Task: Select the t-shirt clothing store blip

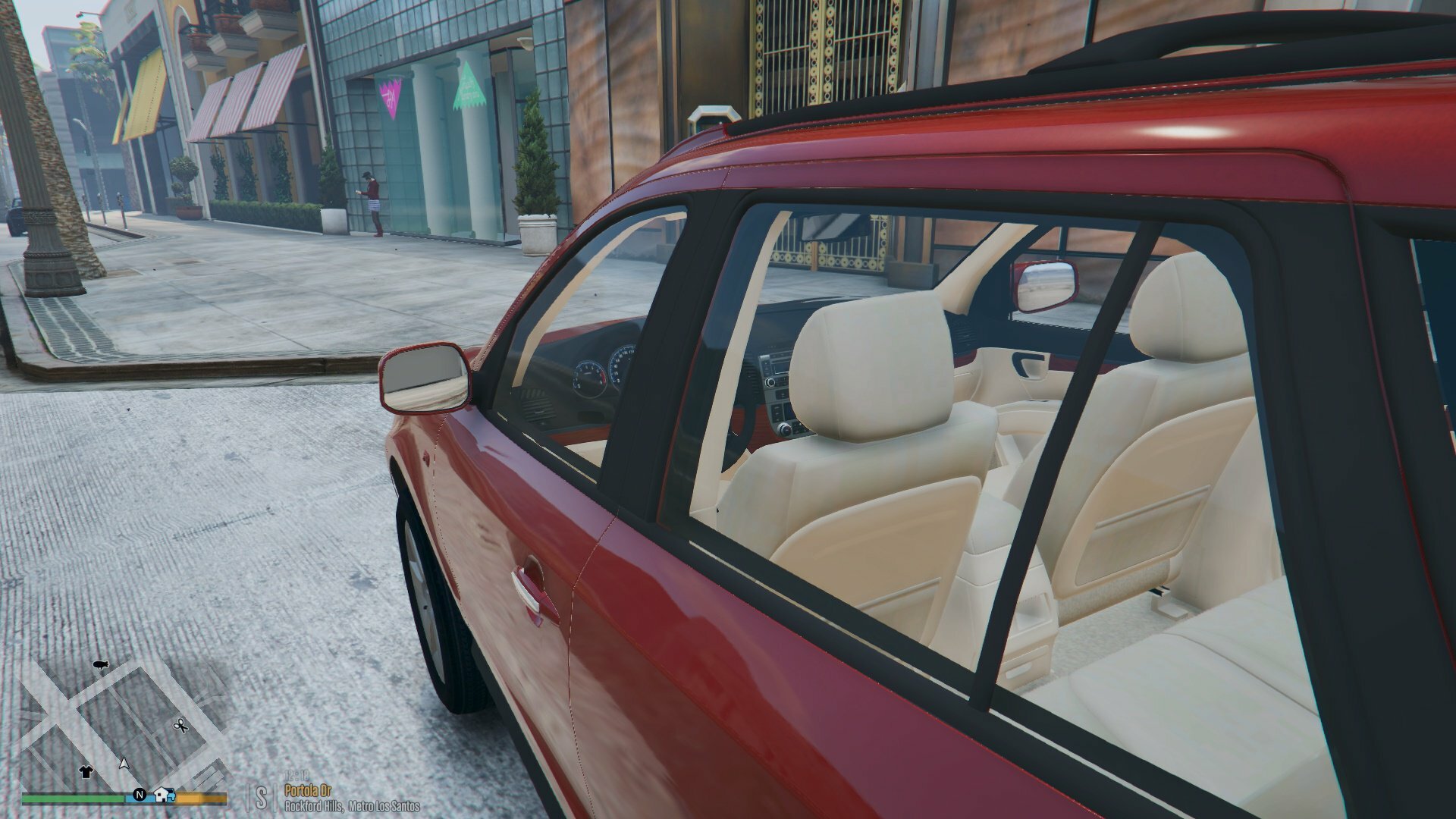Action: (85, 772)
